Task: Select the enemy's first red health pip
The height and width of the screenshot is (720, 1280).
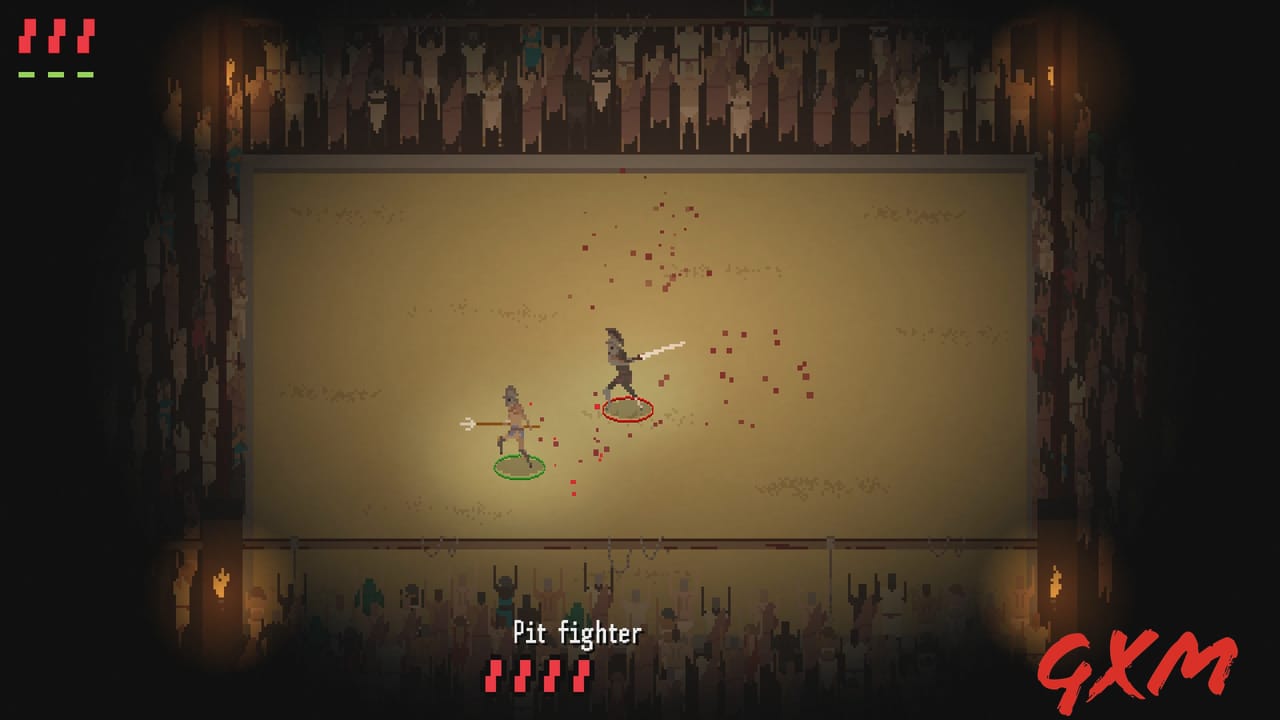Action: [492, 675]
